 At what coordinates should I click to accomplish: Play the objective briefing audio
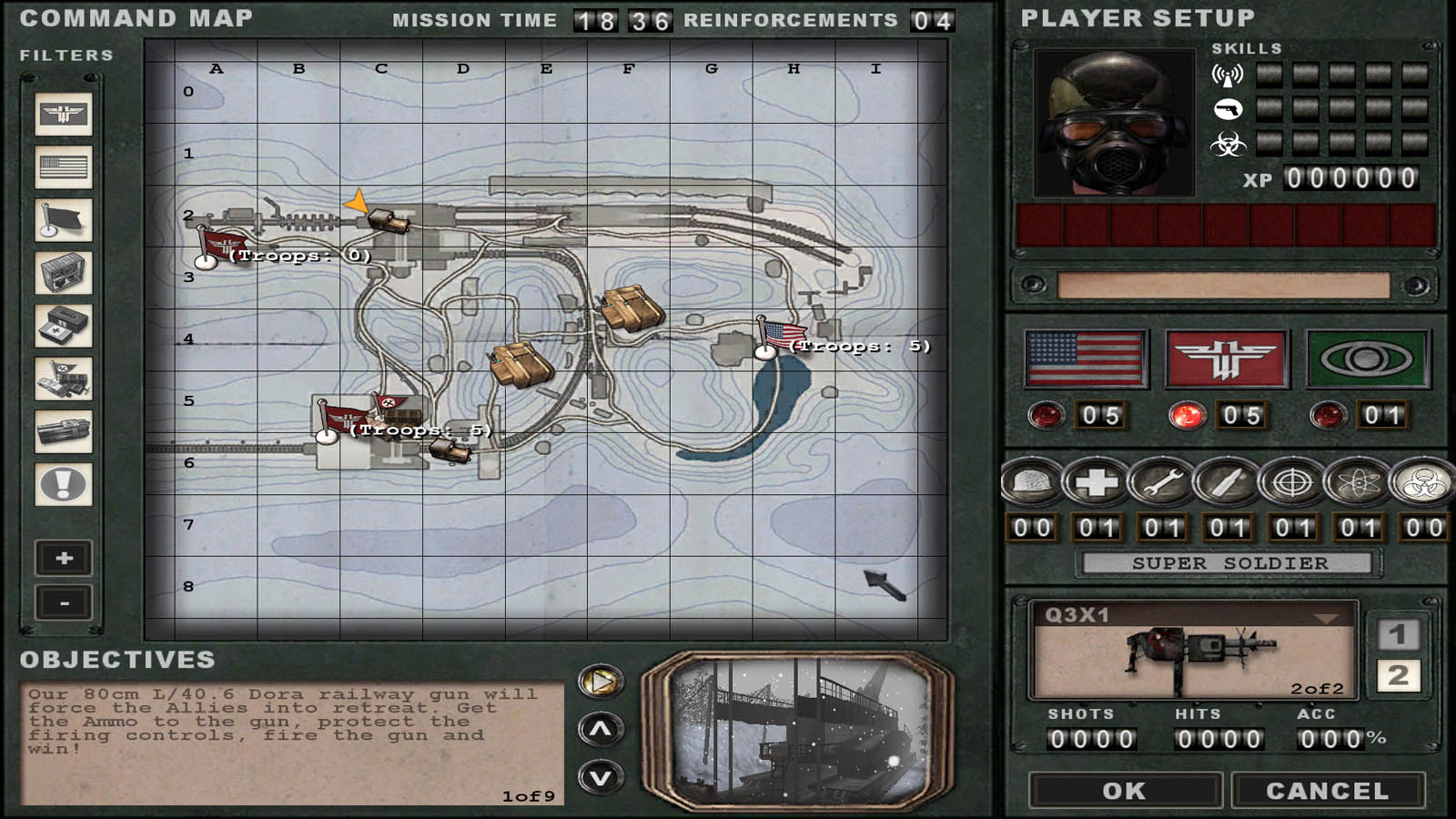click(601, 681)
